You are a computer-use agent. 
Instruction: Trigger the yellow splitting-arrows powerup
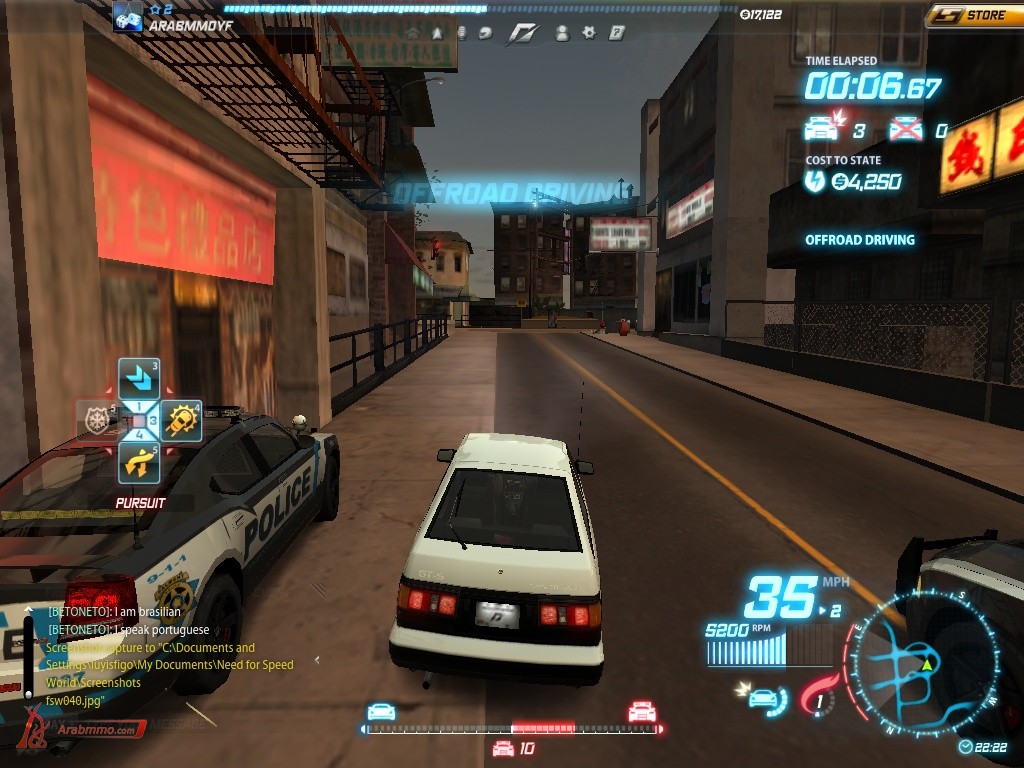139,462
